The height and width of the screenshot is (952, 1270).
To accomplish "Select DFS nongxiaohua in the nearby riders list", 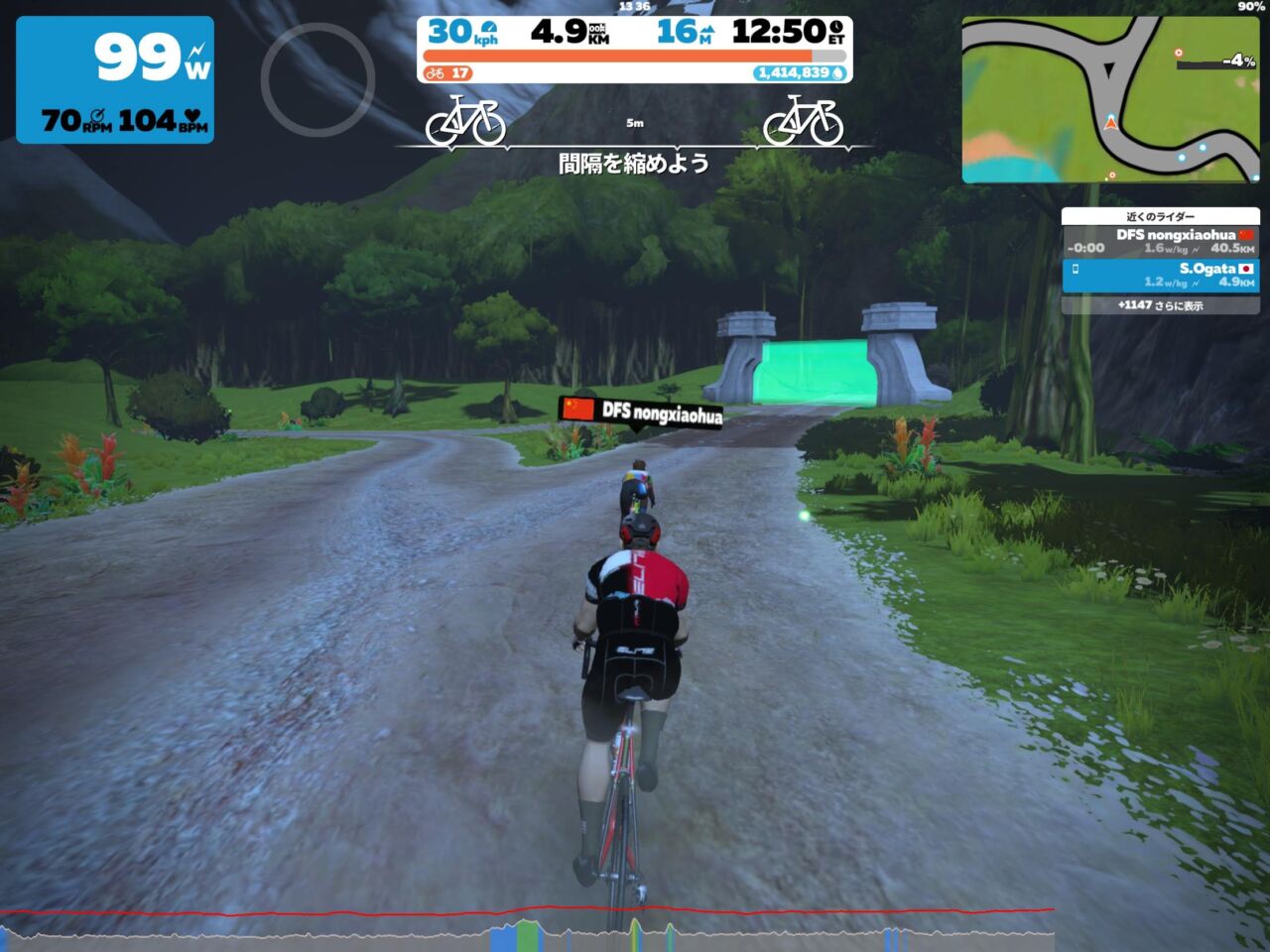I will point(1160,241).
